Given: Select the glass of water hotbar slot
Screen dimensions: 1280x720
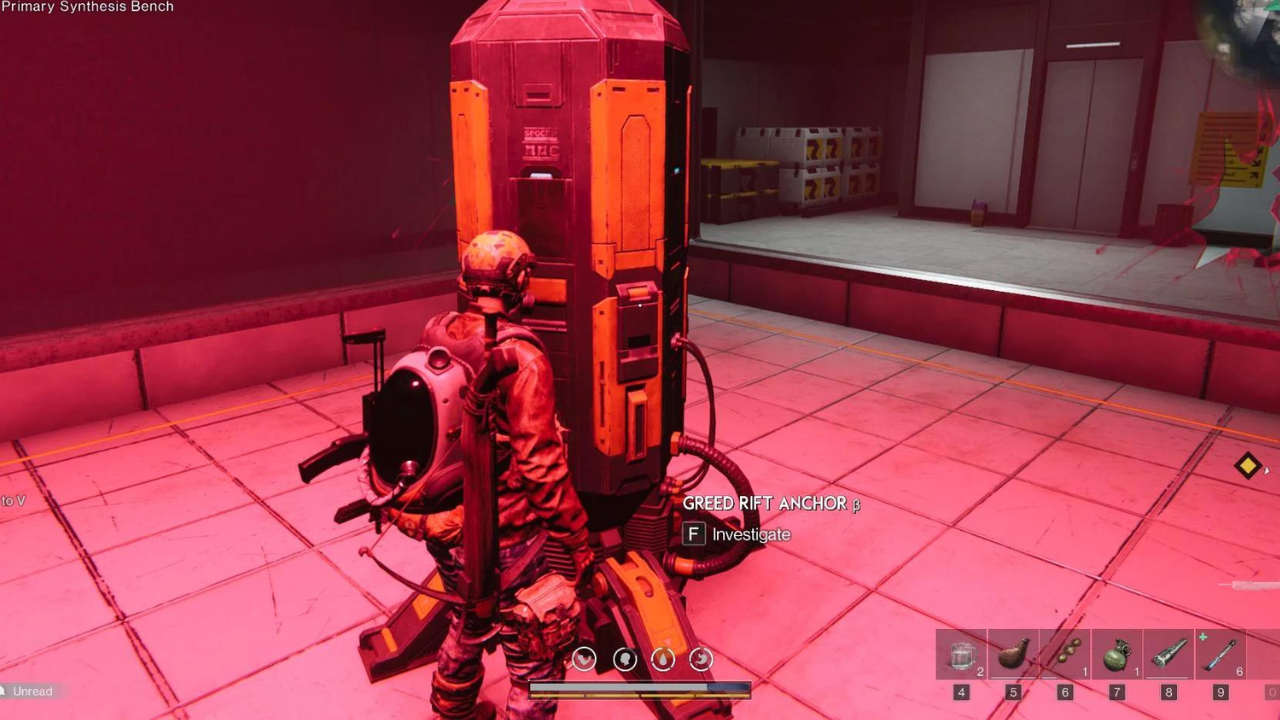Looking at the screenshot, I should [962, 655].
